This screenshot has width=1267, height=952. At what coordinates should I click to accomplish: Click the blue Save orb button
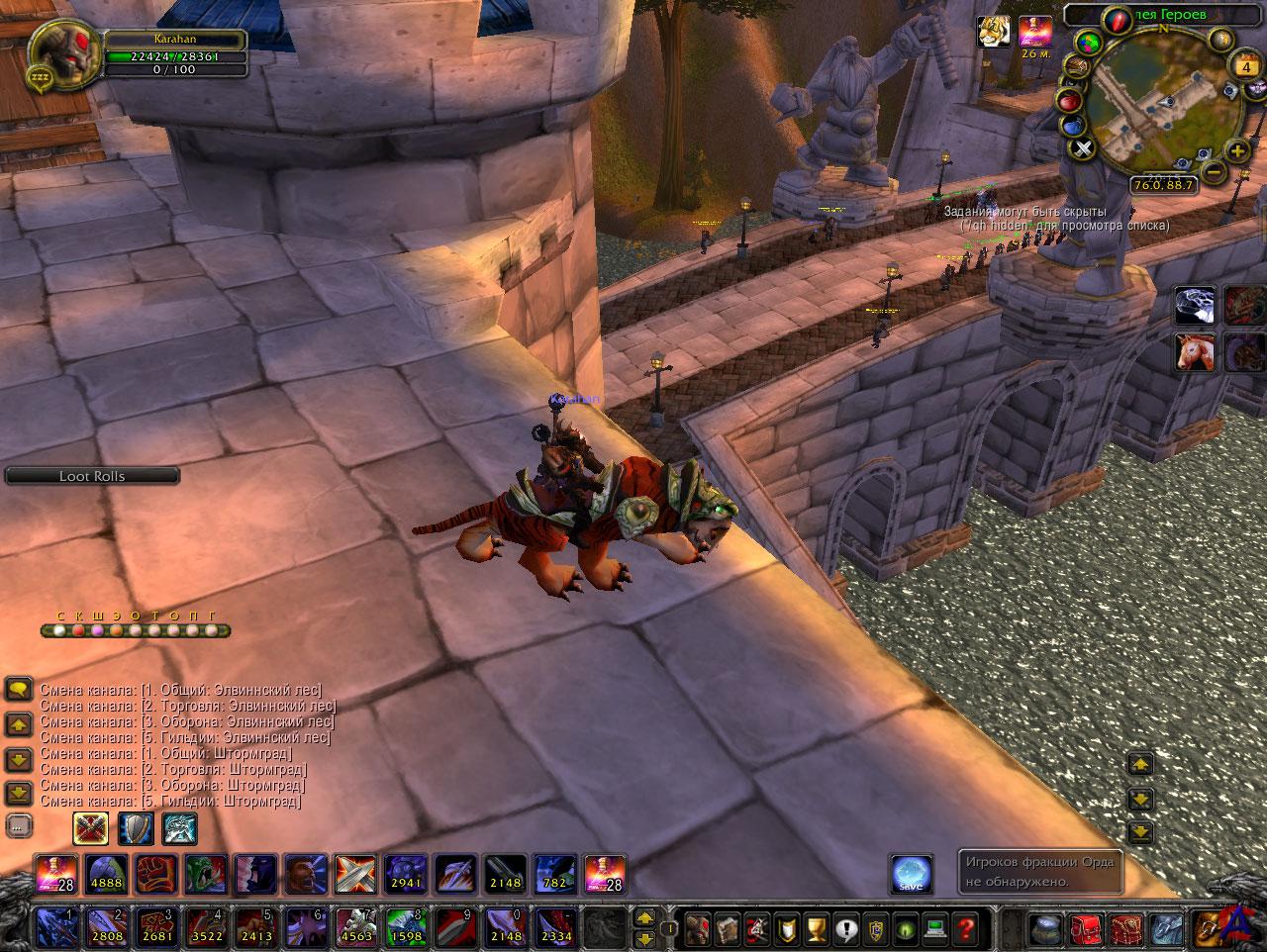pyautogui.click(x=911, y=874)
